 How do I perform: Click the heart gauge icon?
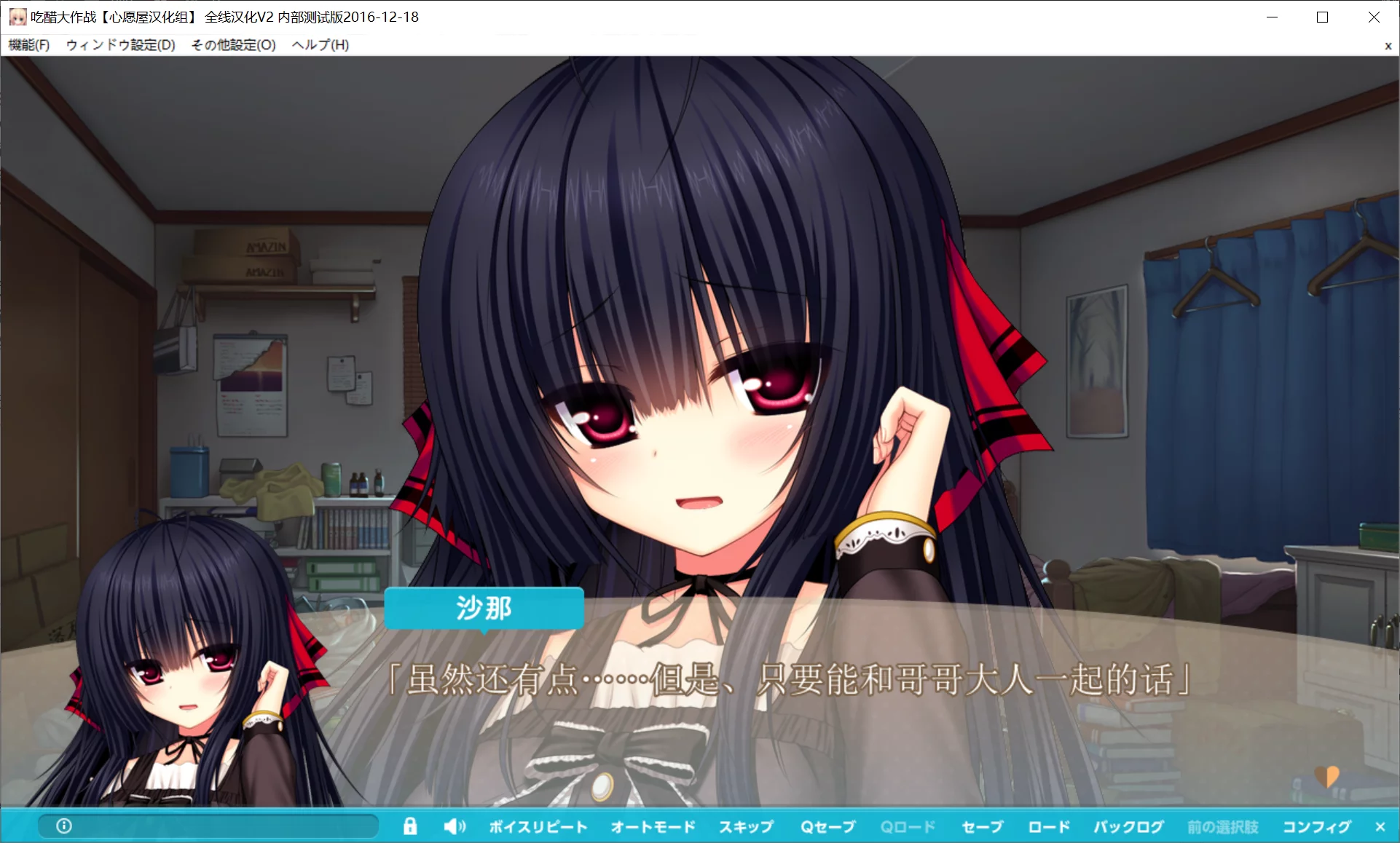(x=1325, y=777)
